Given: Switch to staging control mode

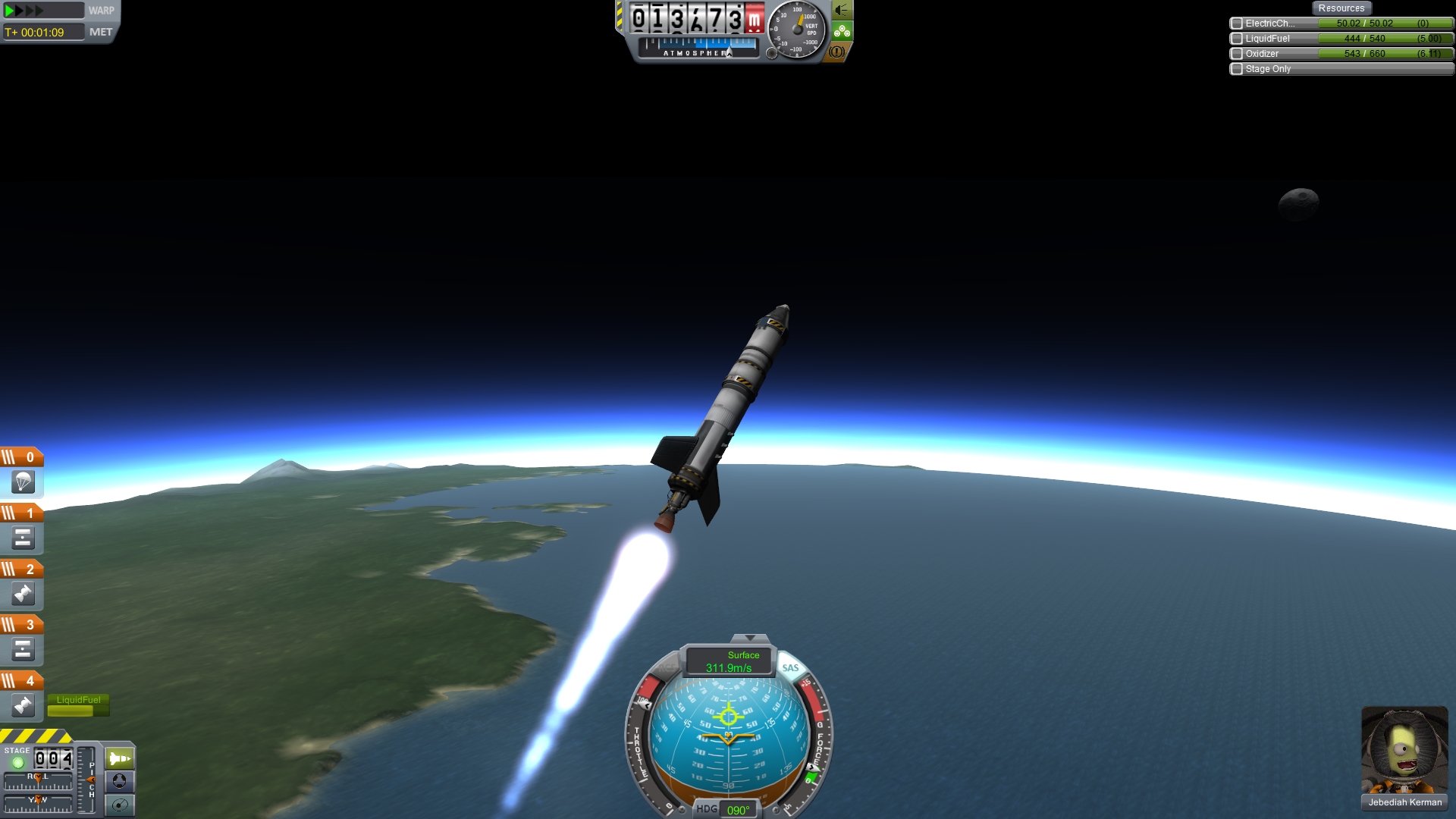Looking at the screenshot, I should click(x=120, y=758).
